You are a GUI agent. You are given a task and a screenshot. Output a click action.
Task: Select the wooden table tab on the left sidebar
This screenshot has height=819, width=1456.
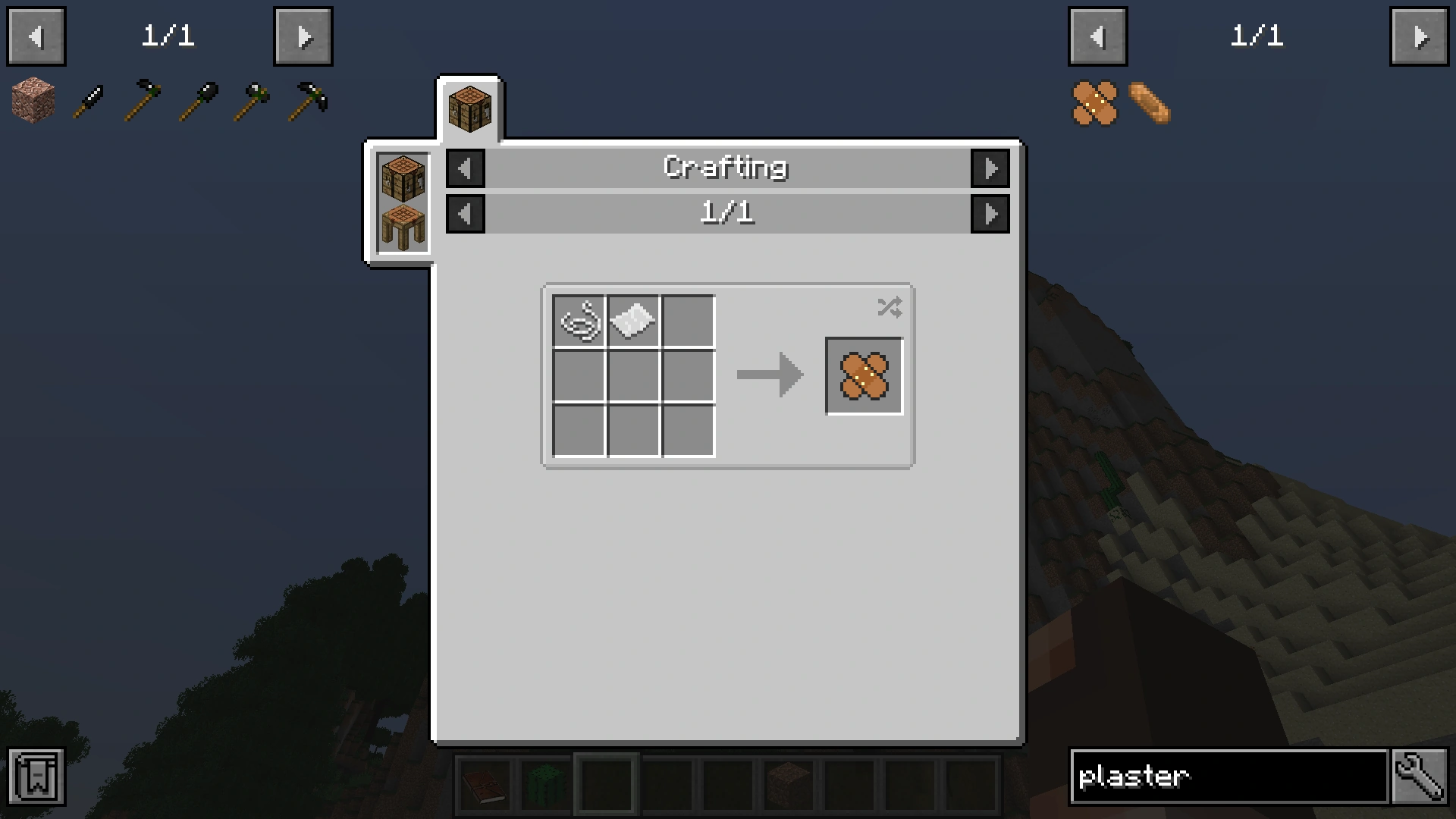[401, 224]
